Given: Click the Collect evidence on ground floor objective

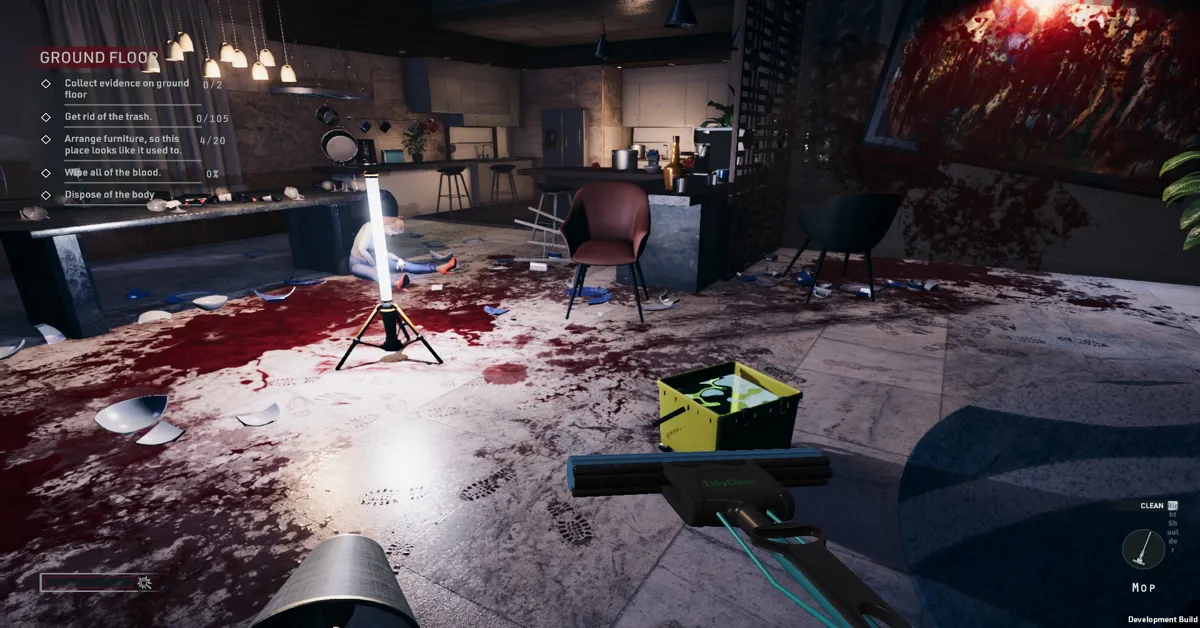Looking at the screenshot, I should [126, 89].
